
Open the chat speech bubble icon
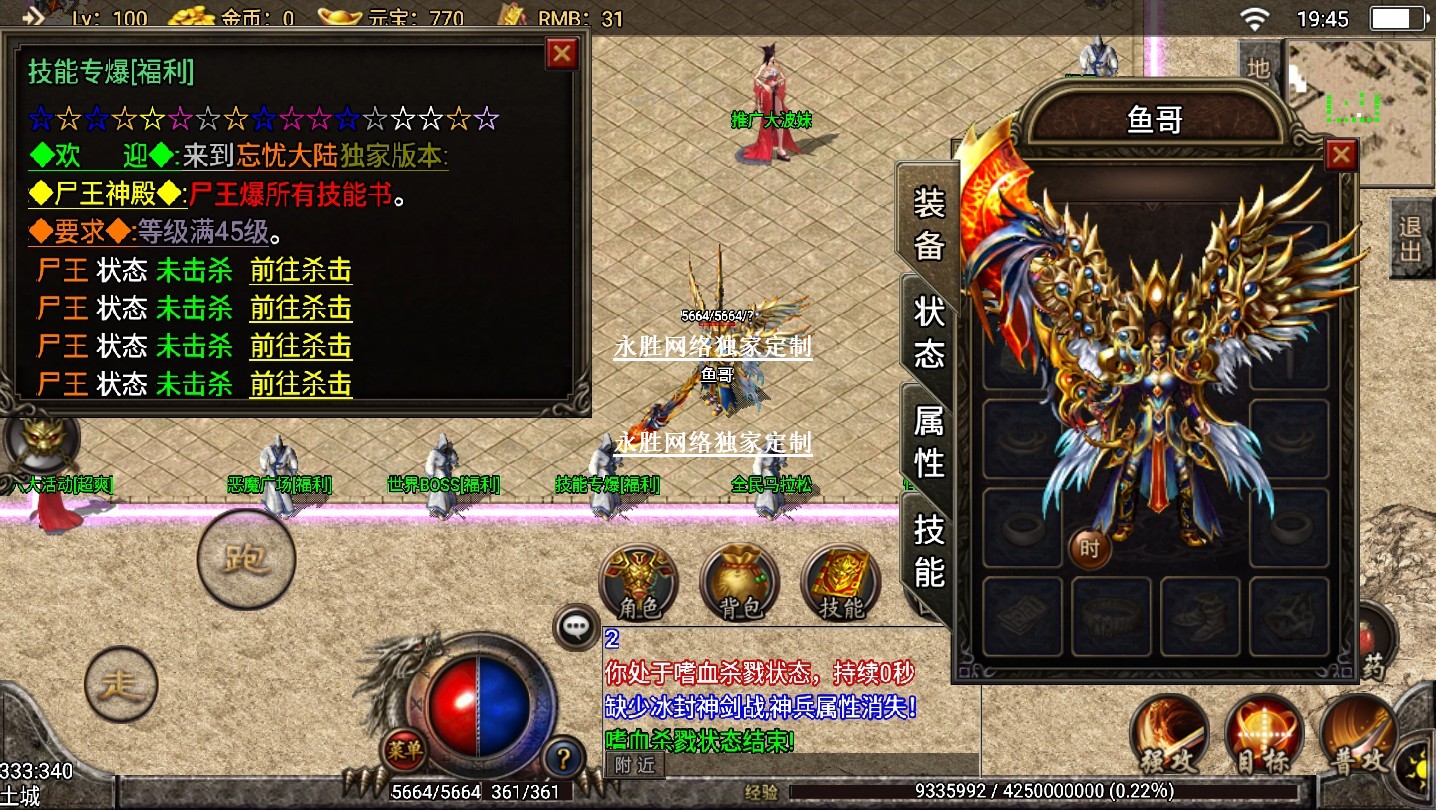576,628
